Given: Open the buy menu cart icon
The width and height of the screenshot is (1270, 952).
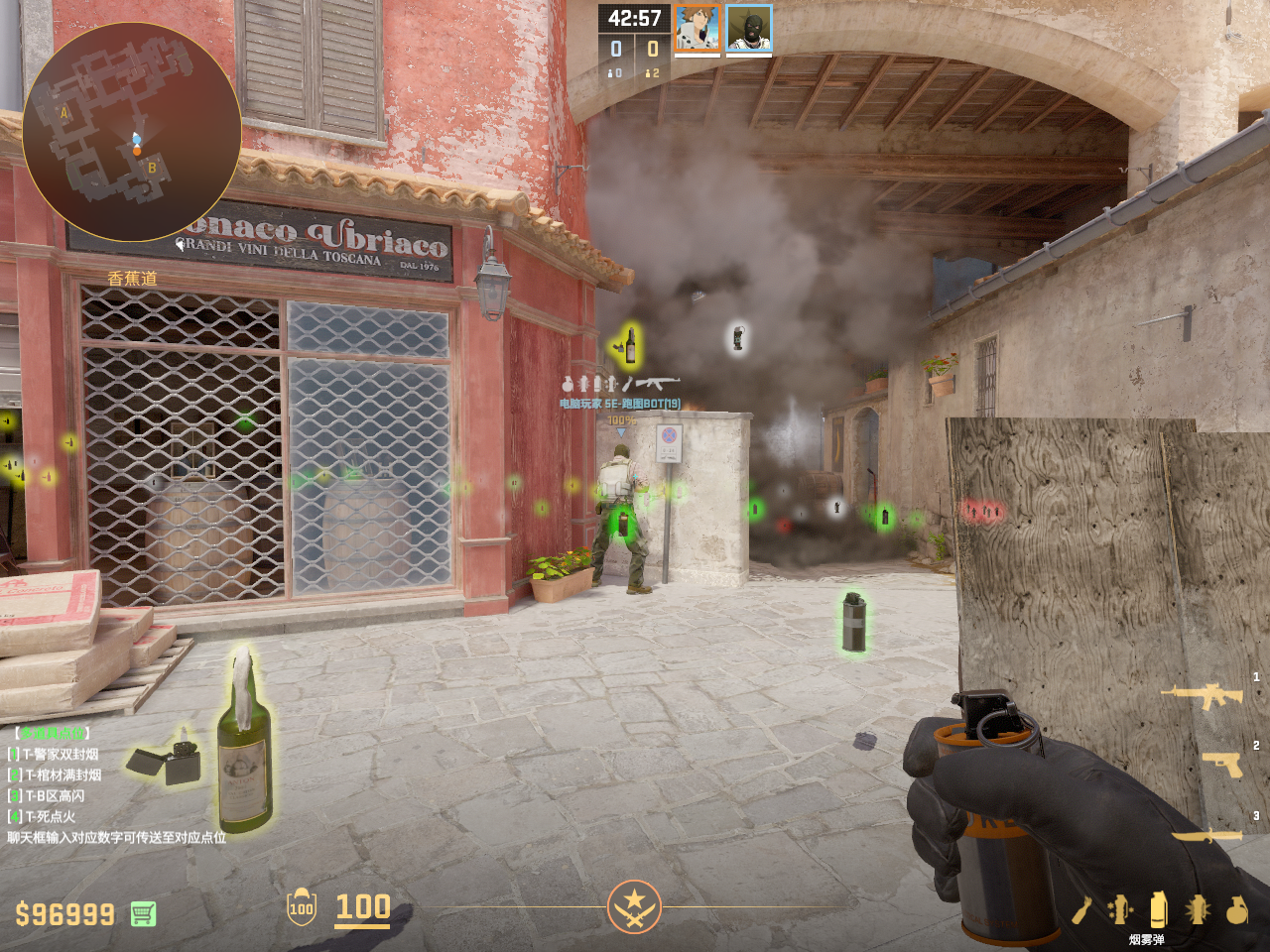Looking at the screenshot, I should 143,913.
